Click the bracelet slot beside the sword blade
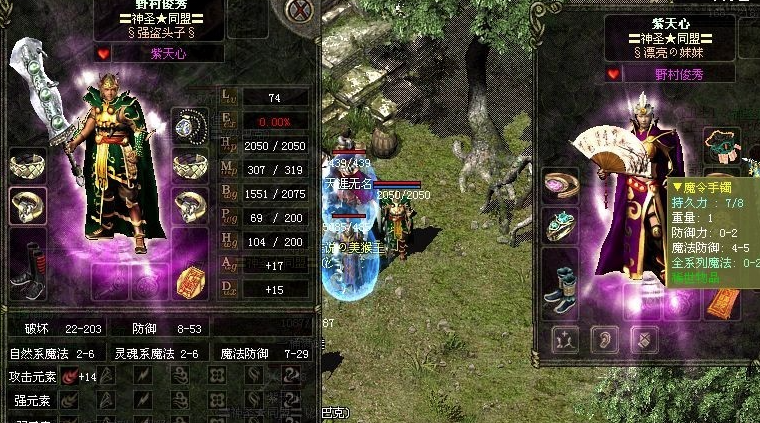This screenshot has width=760, height=423. [28, 163]
